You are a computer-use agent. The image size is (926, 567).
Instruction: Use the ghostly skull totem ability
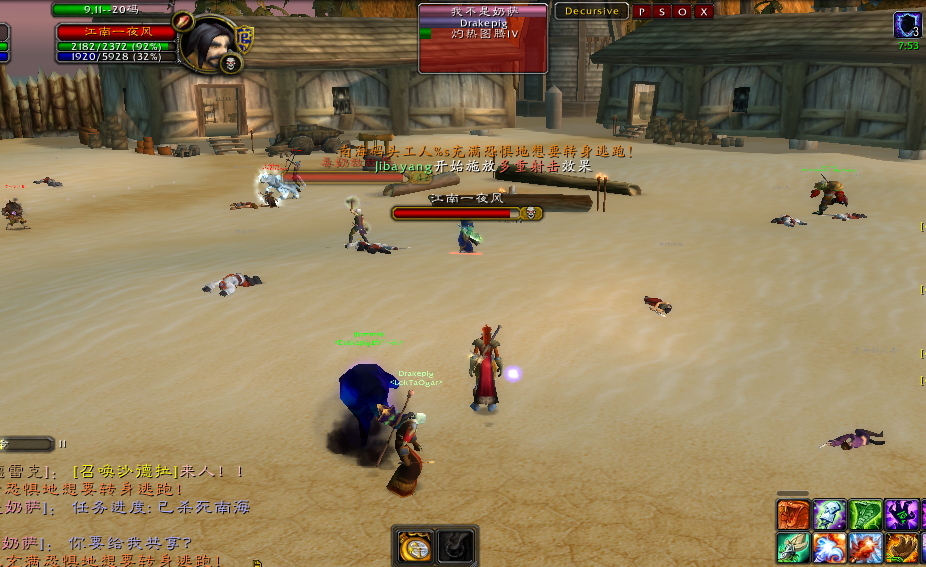coord(829,515)
